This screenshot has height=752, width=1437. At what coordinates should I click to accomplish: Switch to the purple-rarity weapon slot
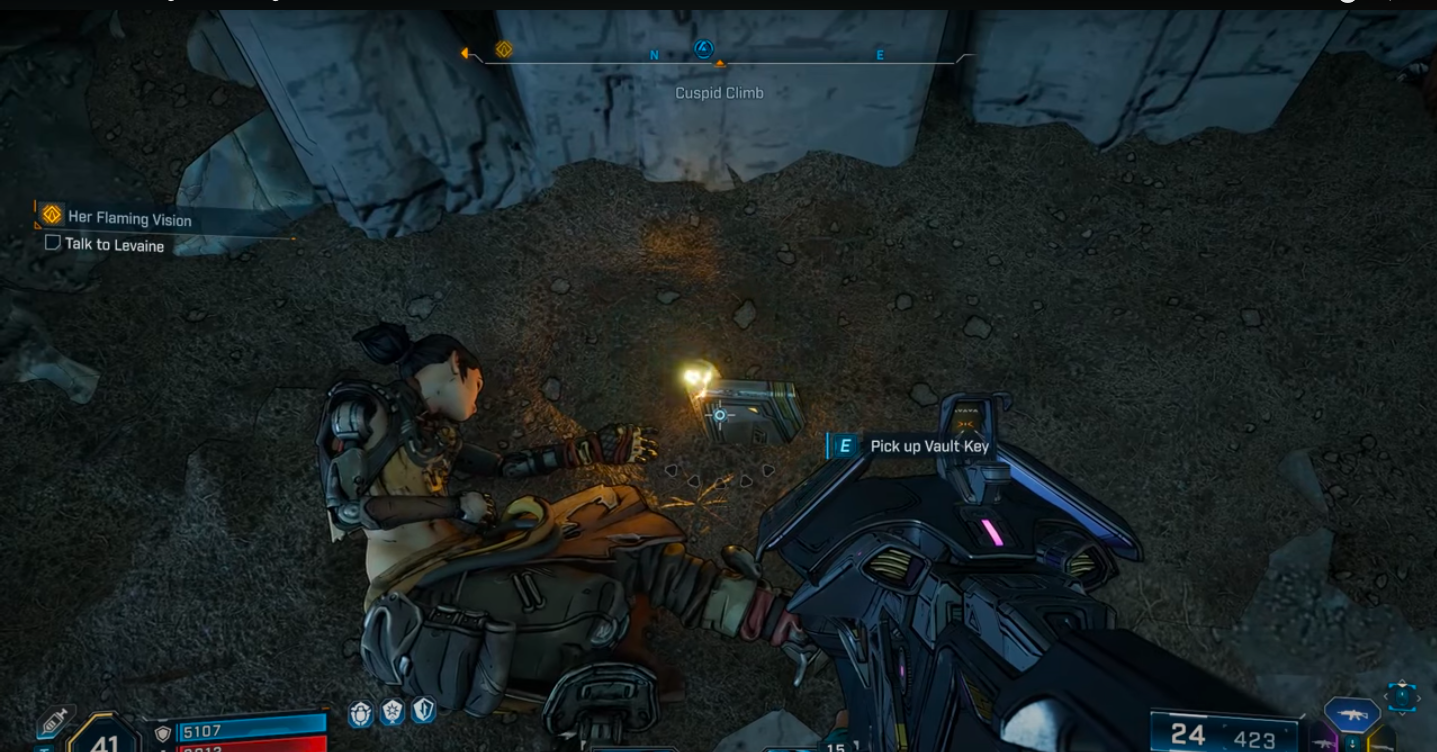click(x=1320, y=743)
